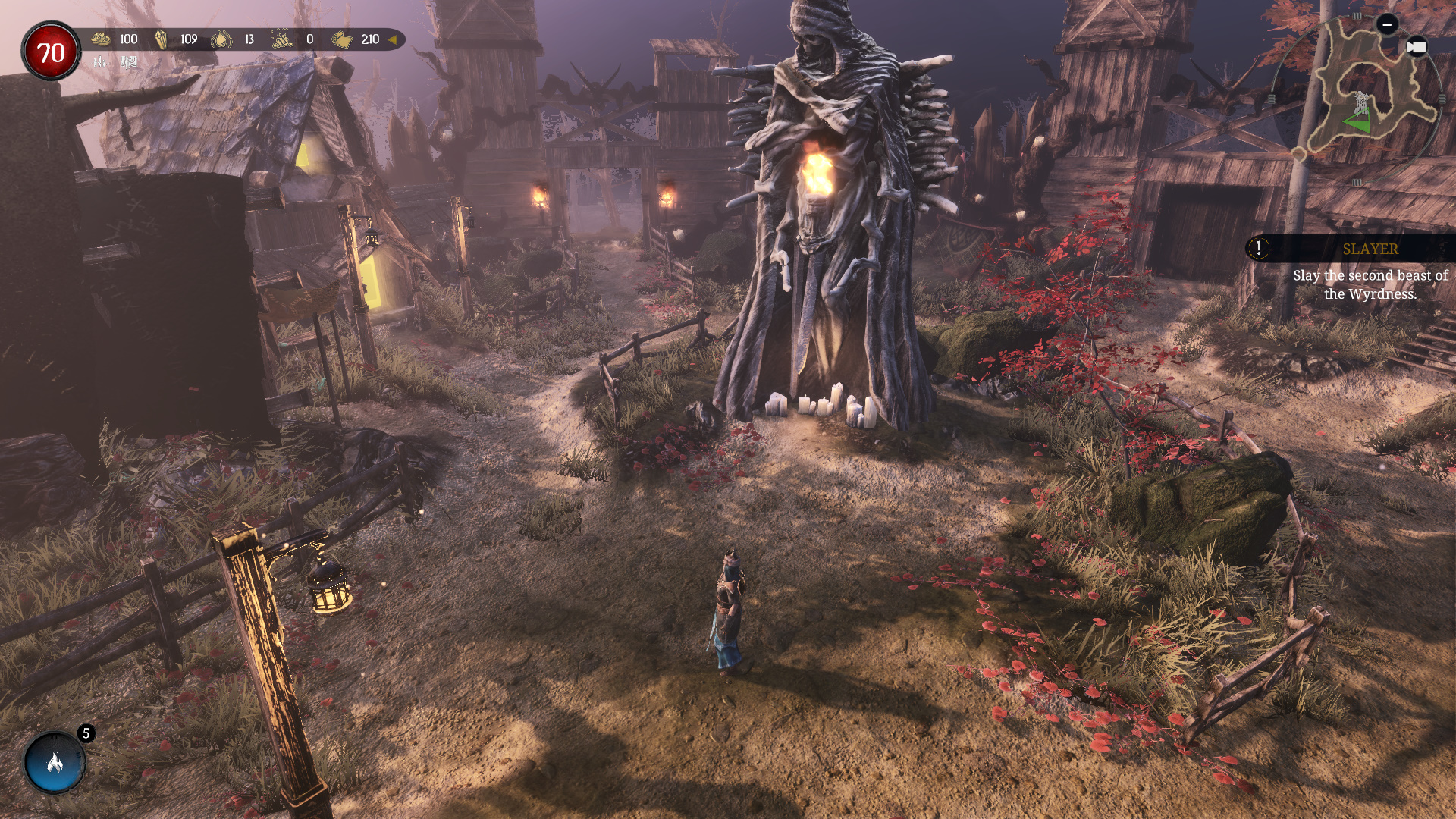The height and width of the screenshot is (819, 1456).
Task: Click the minimap's minus zoom button
Action: click(1387, 24)
